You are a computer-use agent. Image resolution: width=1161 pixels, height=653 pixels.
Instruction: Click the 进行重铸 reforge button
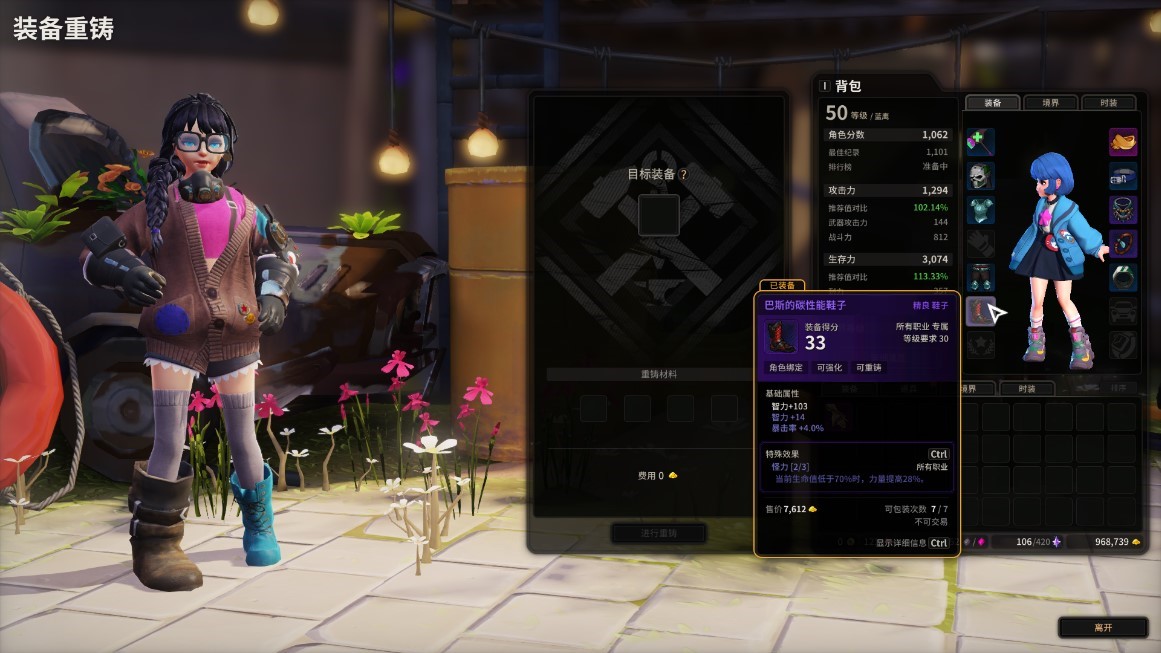[659, 533]
